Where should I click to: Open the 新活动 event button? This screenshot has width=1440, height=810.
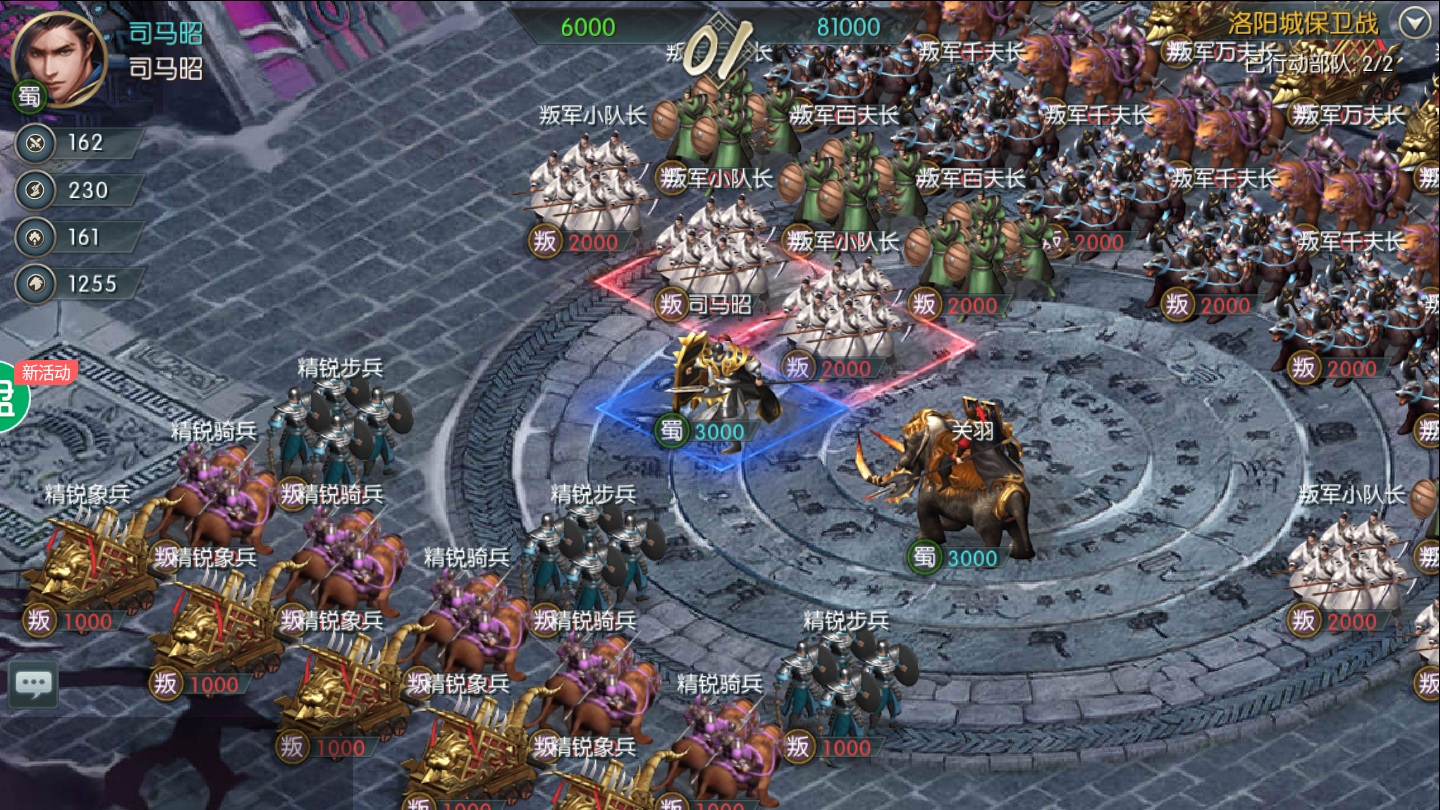(12, 395)
